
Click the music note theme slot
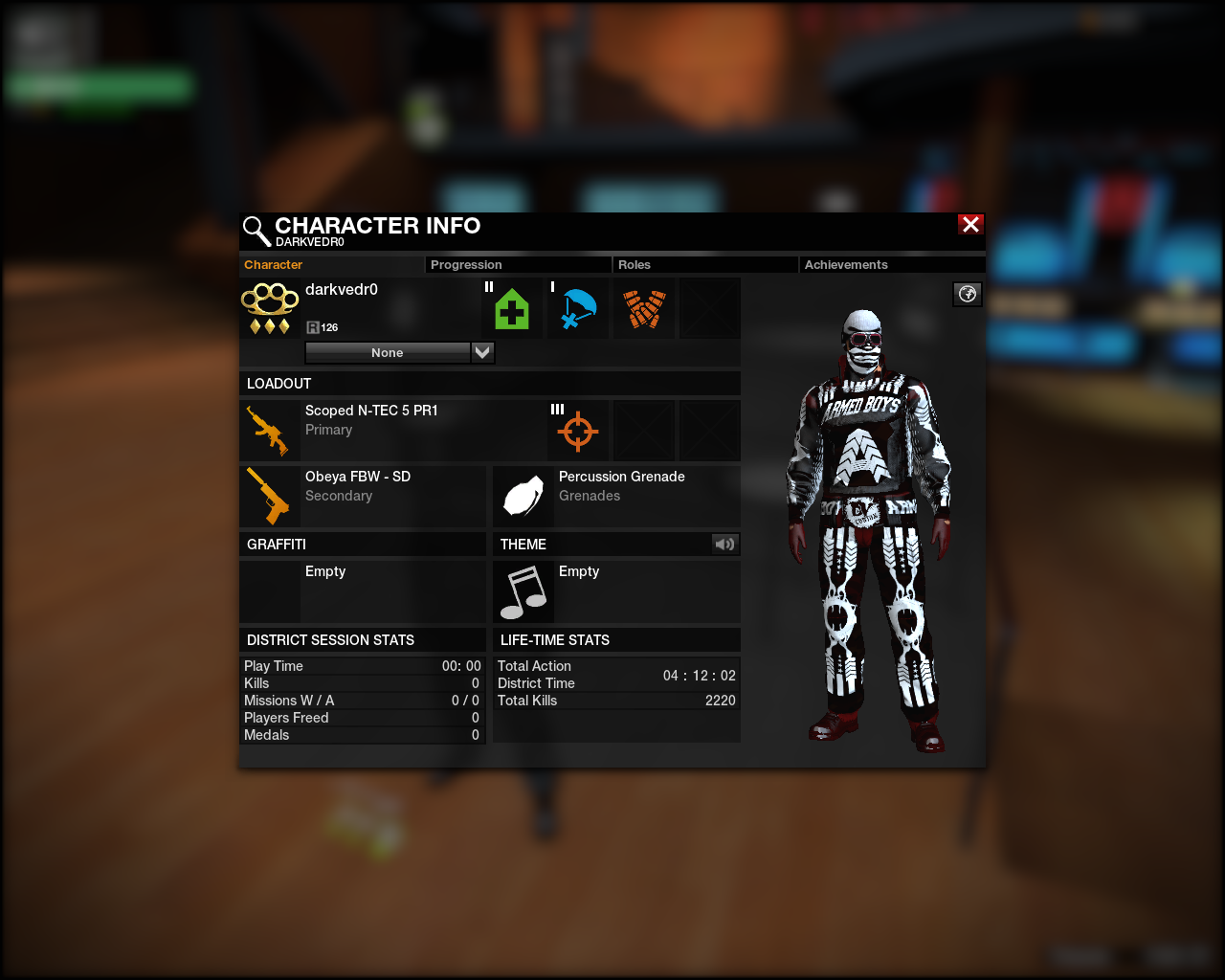click(523, 591)
